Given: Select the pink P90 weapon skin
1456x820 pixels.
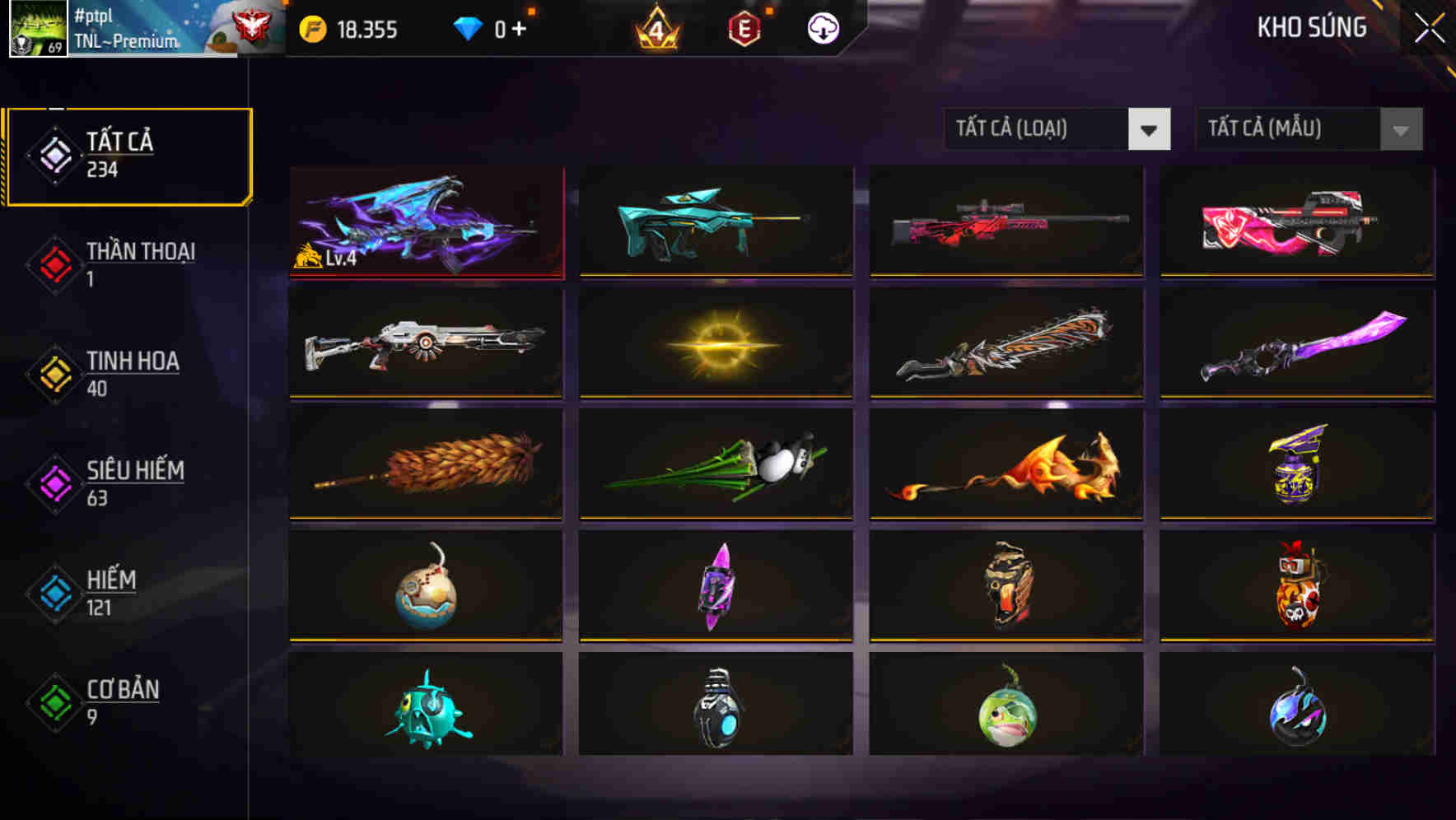Looking at the screenshot, I should pos(1299,222).
